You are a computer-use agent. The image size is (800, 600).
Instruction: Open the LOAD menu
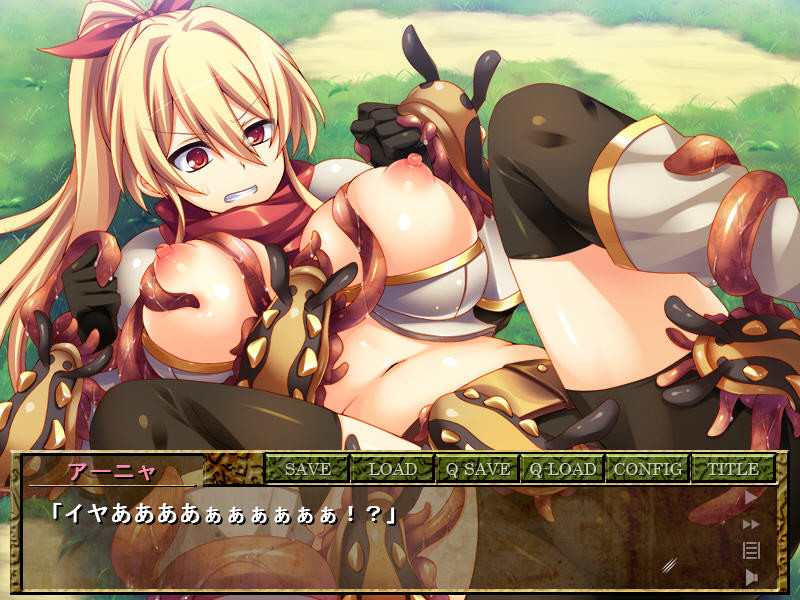[392, 468]
